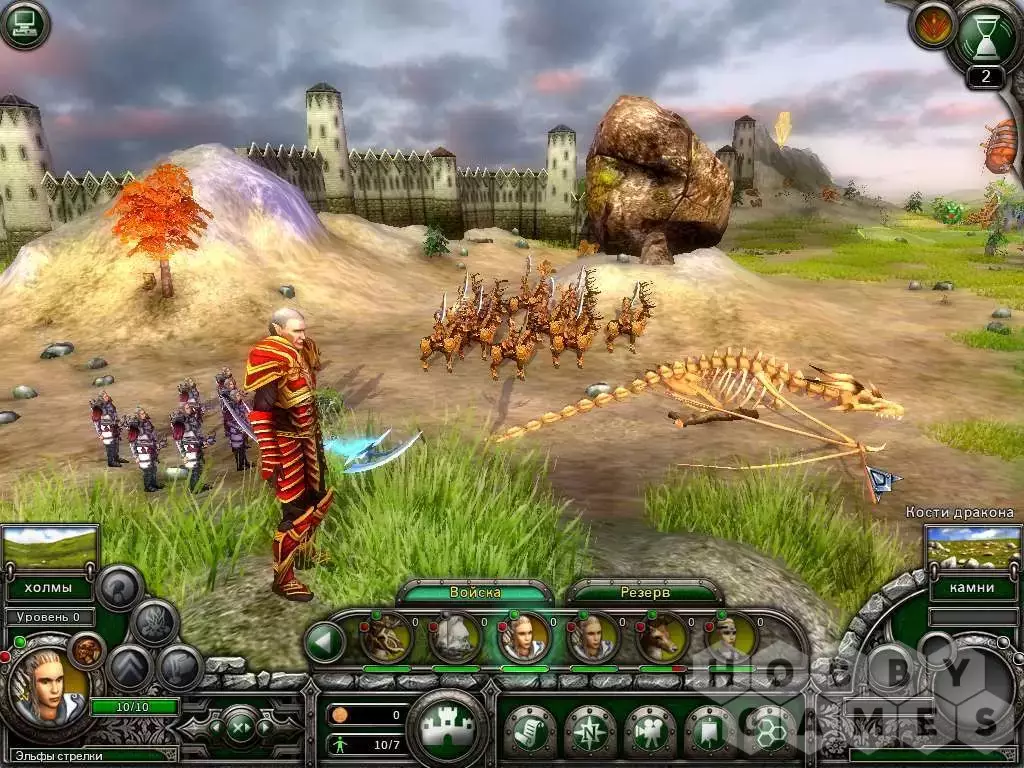The width and height of the screenshot is (1024, 768).
Task: Select the hooded unit portrait with goggles
Action: point(731,637)
